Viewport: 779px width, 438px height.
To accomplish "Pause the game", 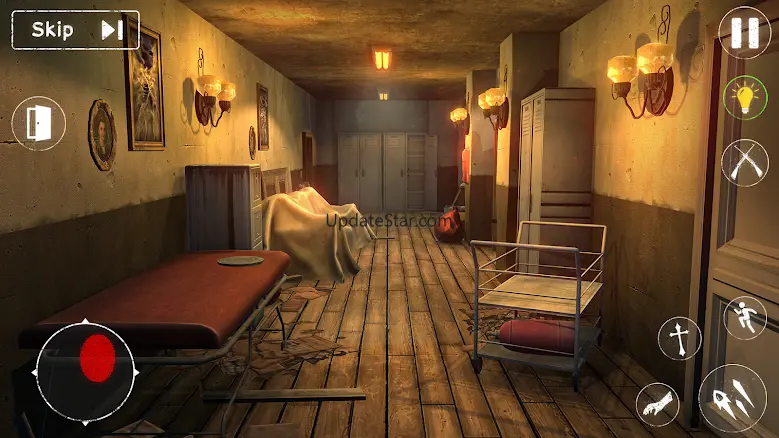I will click(745, 33).
